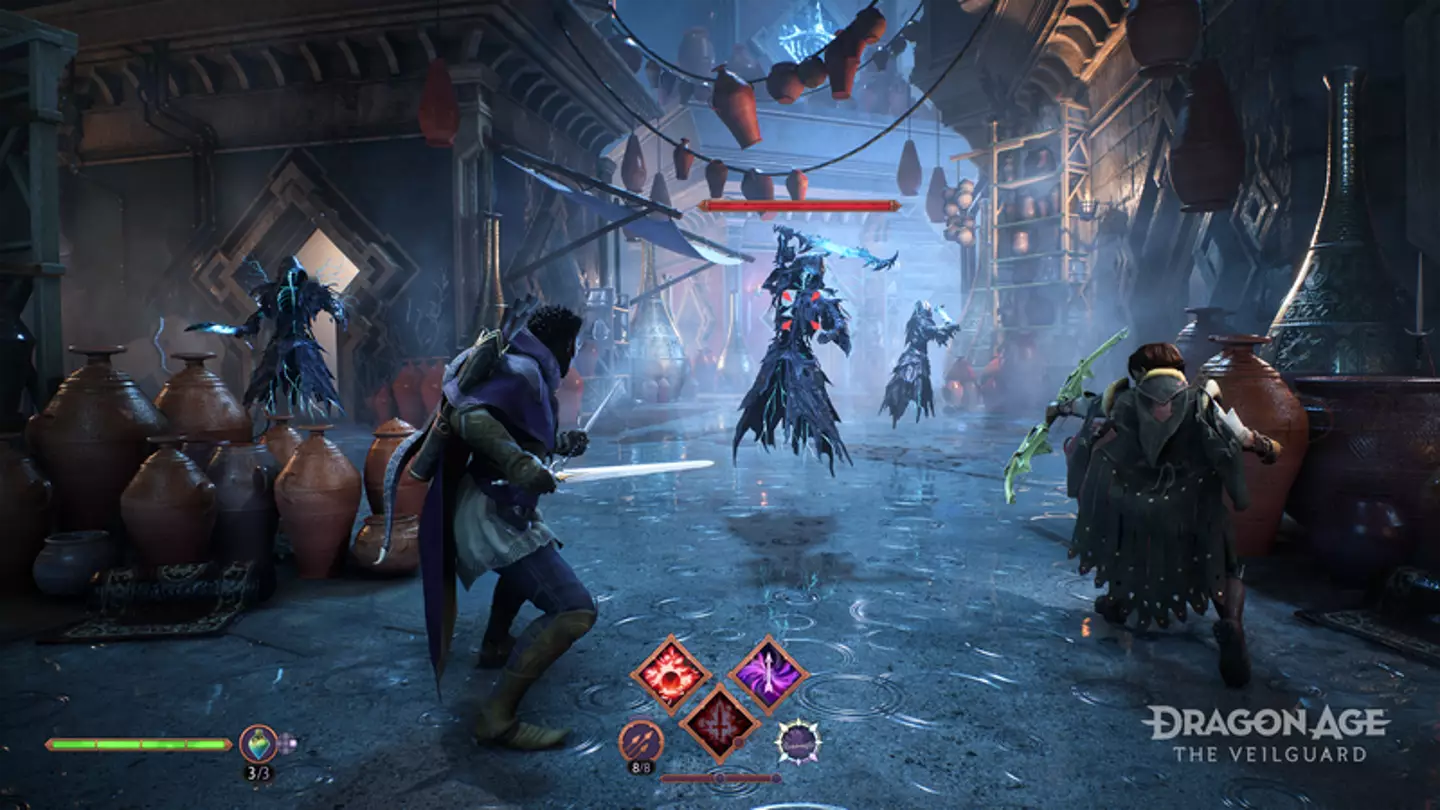Use the health potion icon labeled 3/3
Screen dimensions: 1440x810
point(258,743)
